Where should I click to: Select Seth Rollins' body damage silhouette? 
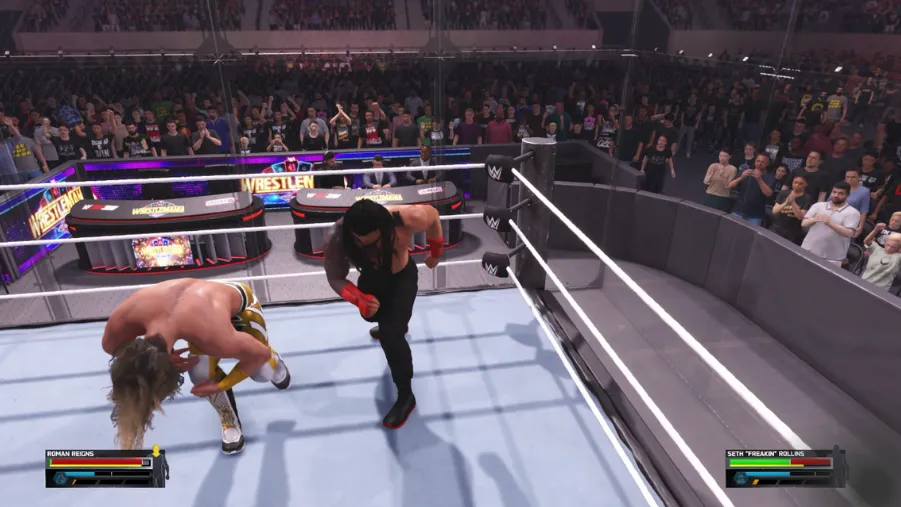[x=840, y=467]
